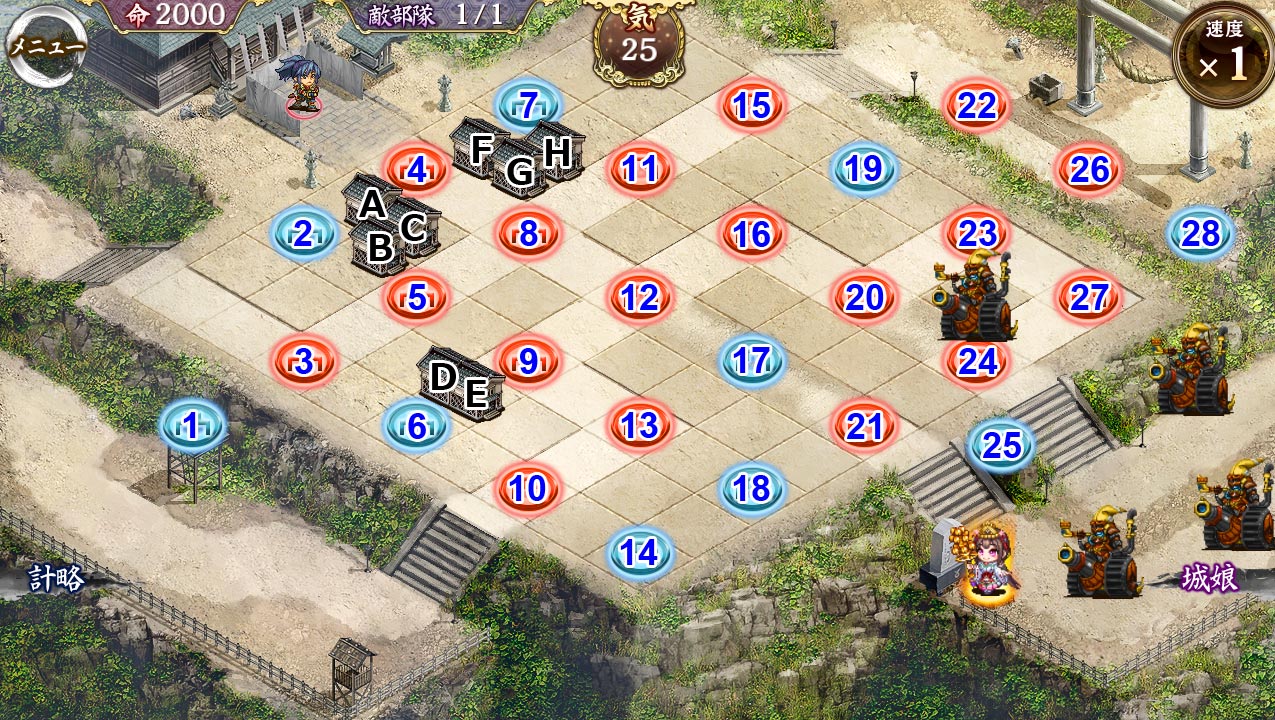This screenshot has width=1275, height=720.
Task: Select blue placement tile number 19
Action: coord(864,169)
